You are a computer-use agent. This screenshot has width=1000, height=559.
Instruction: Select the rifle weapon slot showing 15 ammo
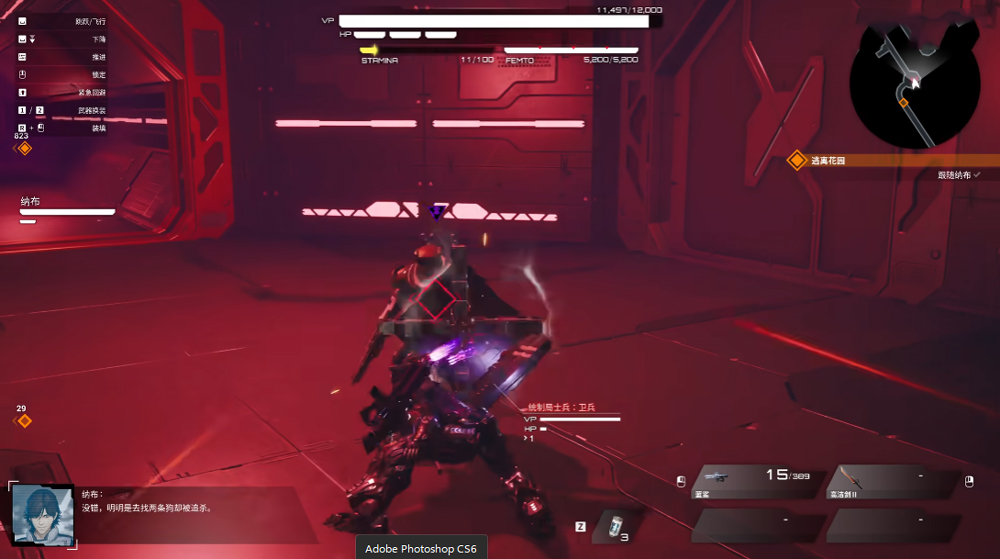[756, 481]
